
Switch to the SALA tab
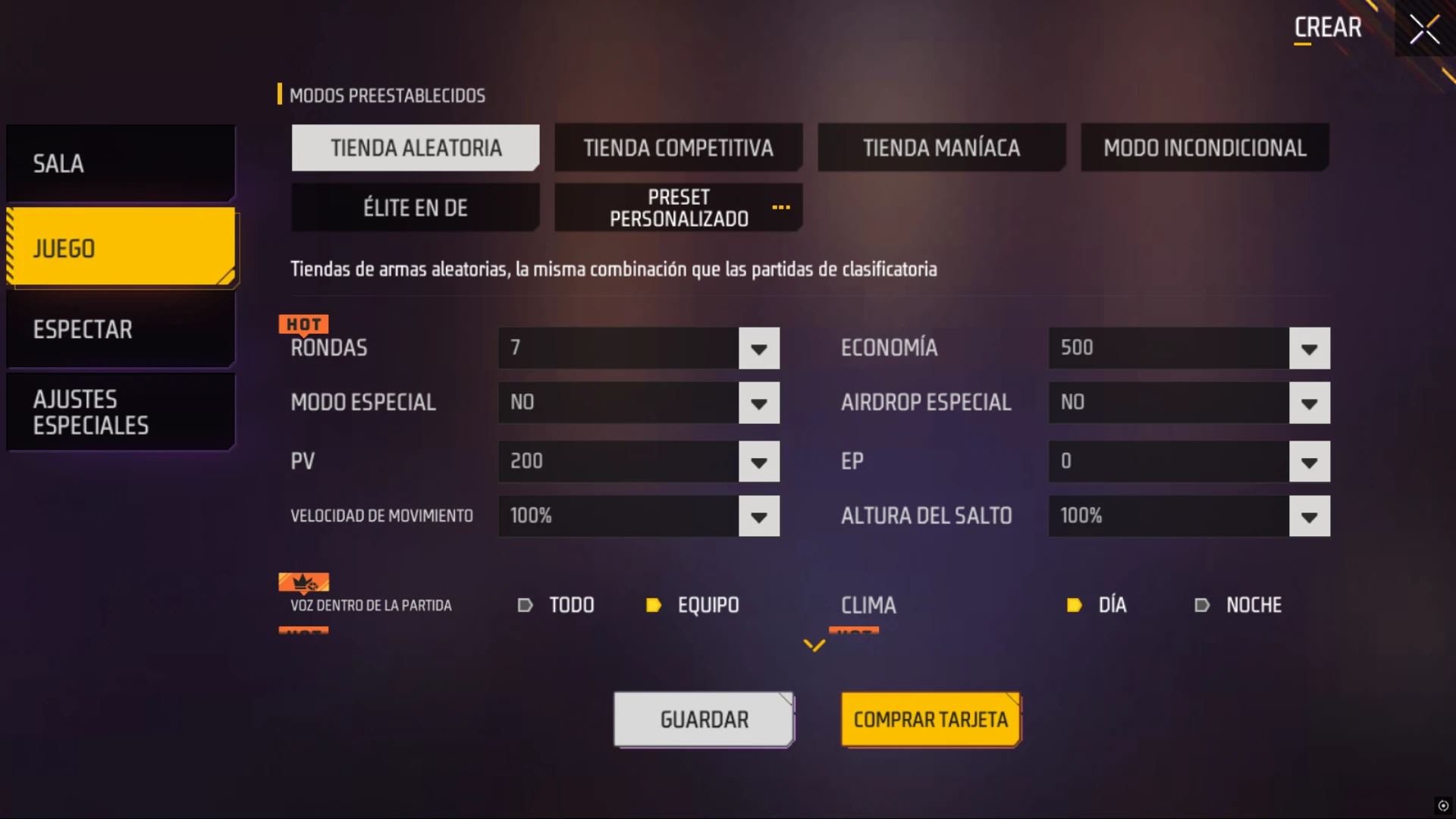click(x=121, y=163)
